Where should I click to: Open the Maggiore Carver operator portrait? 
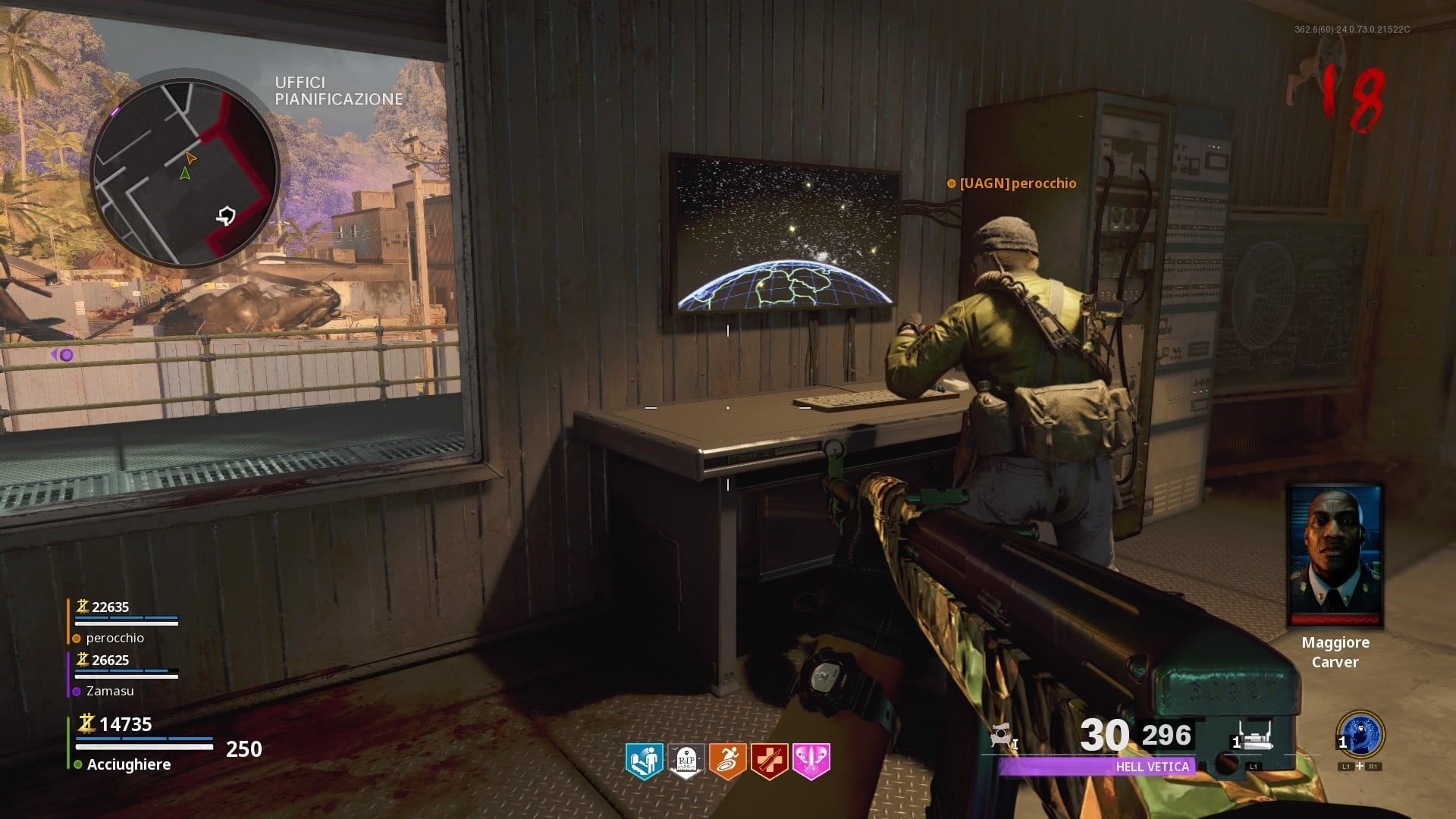1335,557
